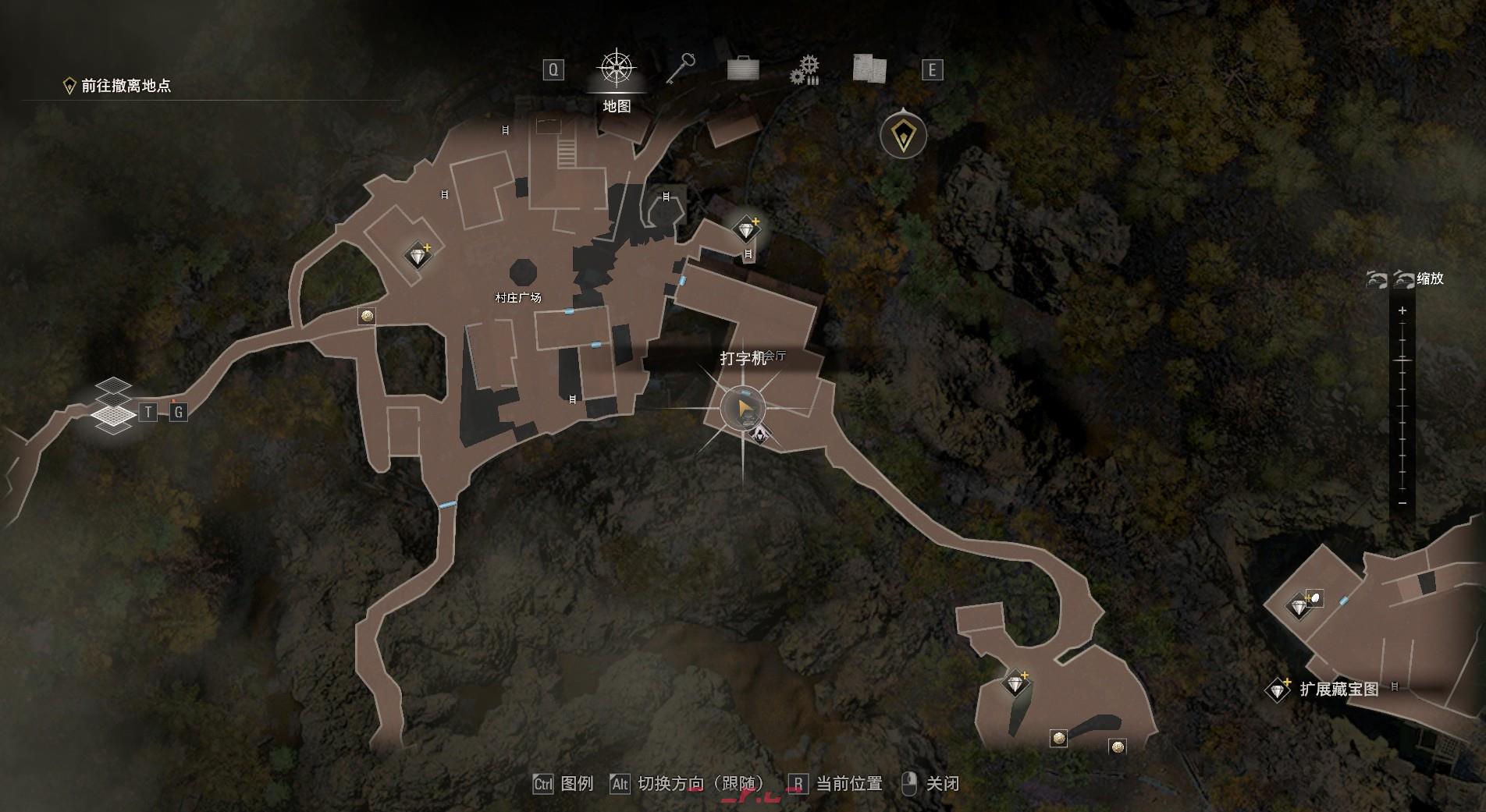The height and width of the screenshot is (812, 1486).
Task: Zoom out with the minus sign
Action: click(1402, 503)
